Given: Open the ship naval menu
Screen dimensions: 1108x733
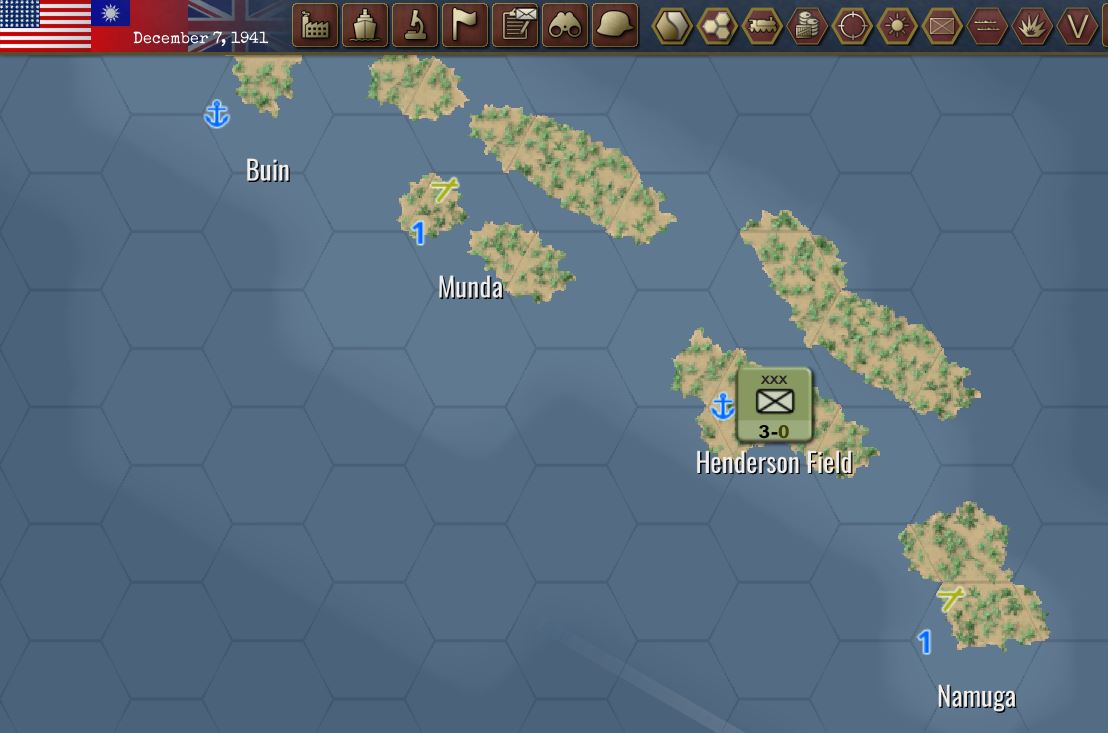Looking at the screenshot, I should point(365,26).
